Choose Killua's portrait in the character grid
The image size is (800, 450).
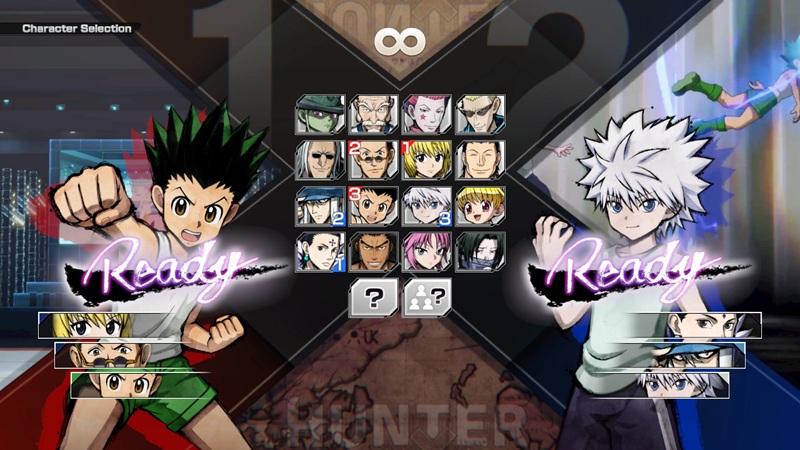[427, 205]
